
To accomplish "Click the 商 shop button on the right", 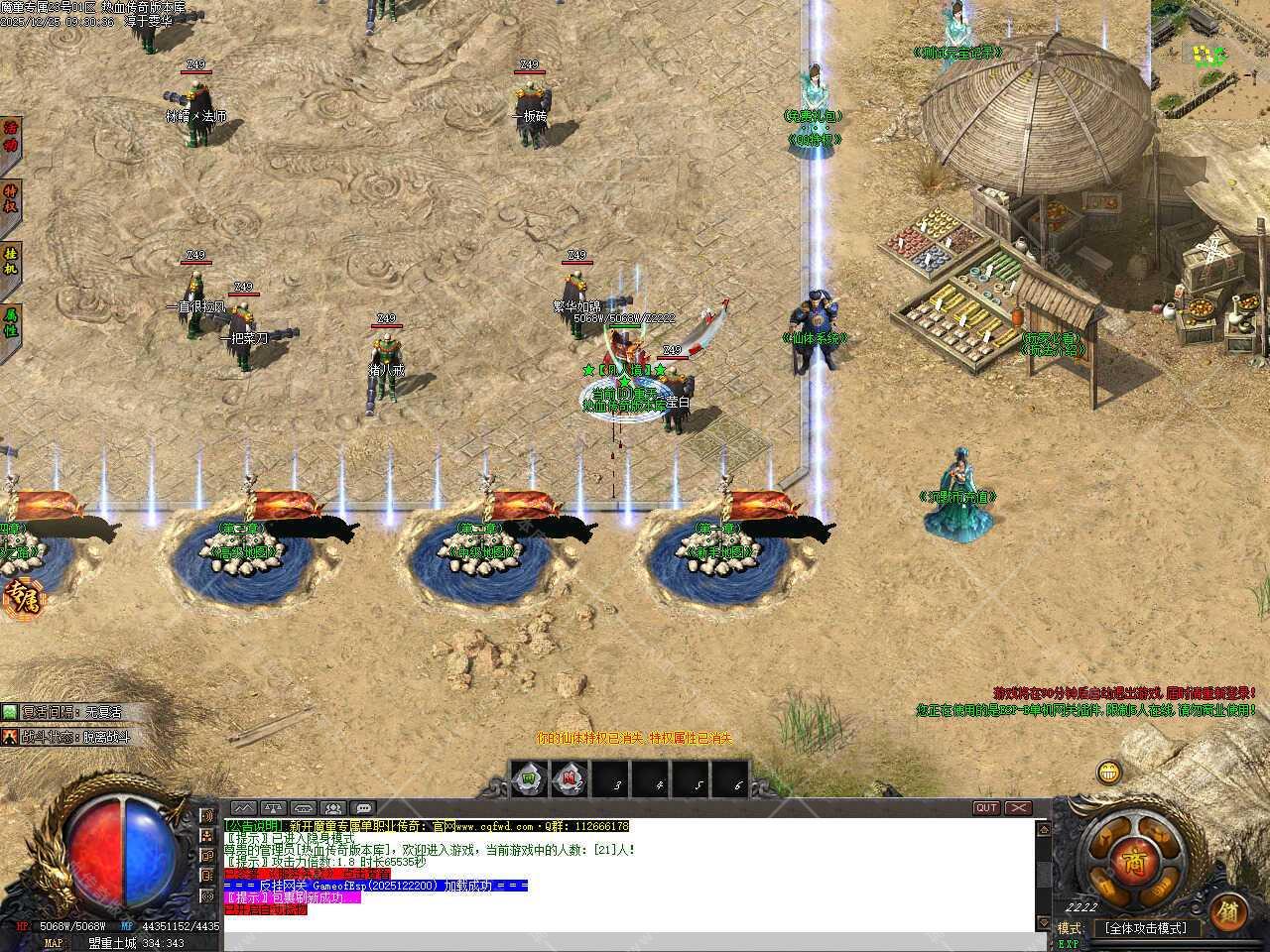I will 1135,863.
